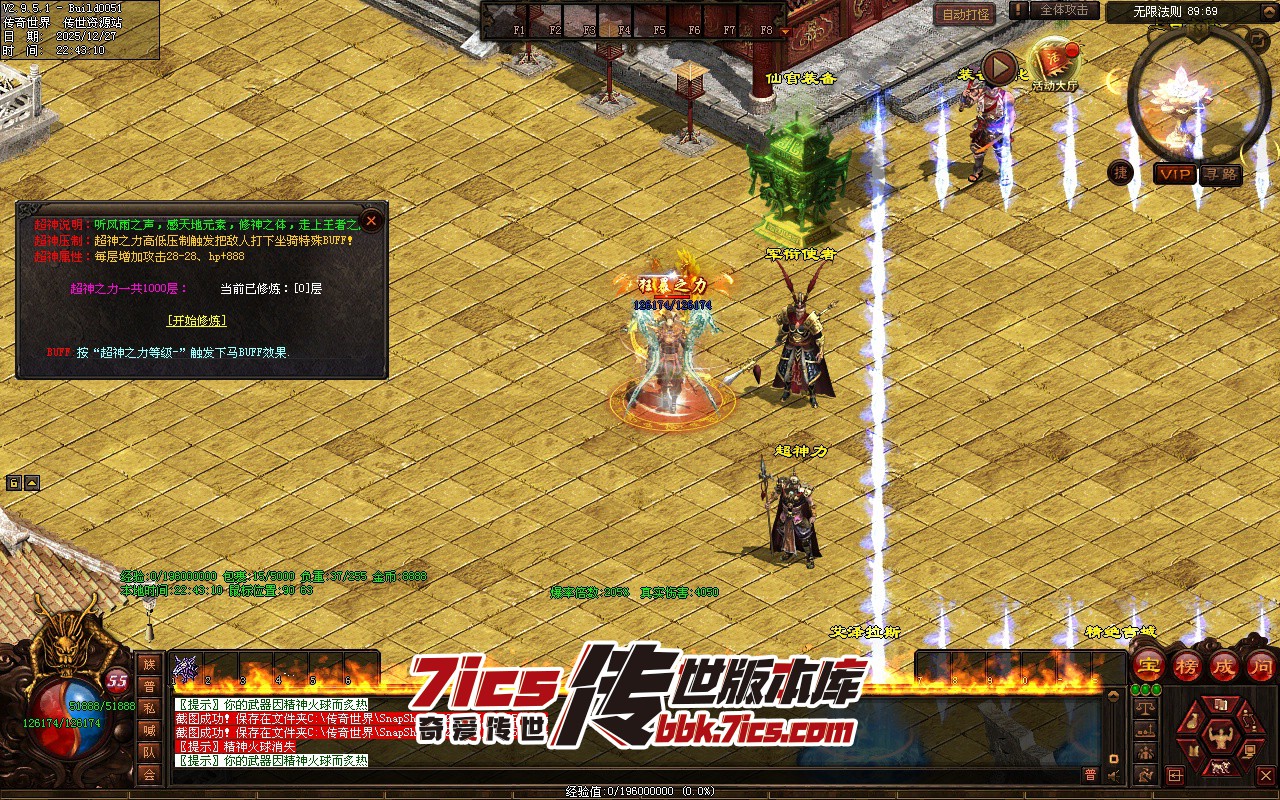
Task: Use the purple item in hotbar slot 1
Action: tap(186, 669)
